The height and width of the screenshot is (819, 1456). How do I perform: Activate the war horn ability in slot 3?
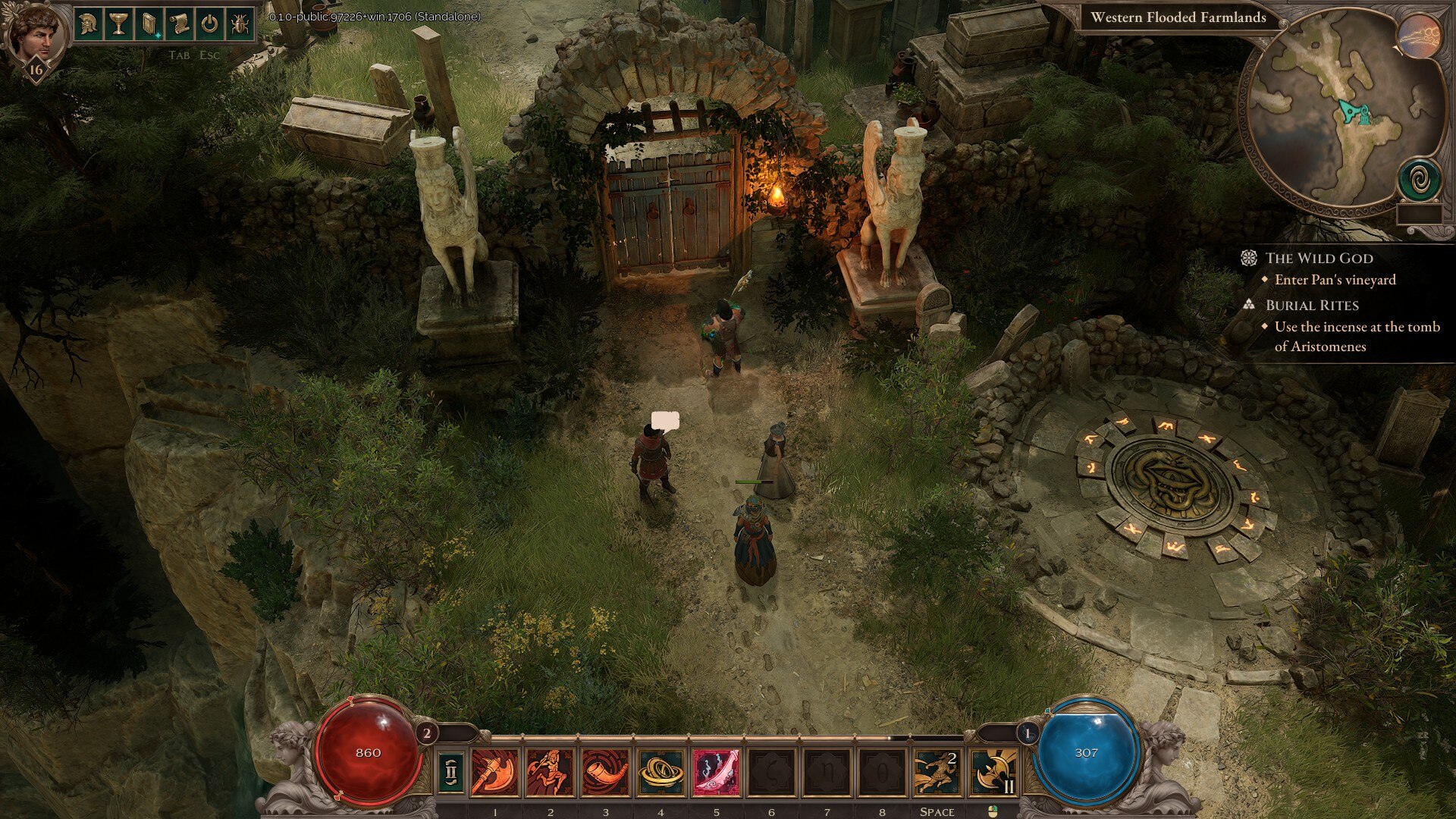coord(605,773)
